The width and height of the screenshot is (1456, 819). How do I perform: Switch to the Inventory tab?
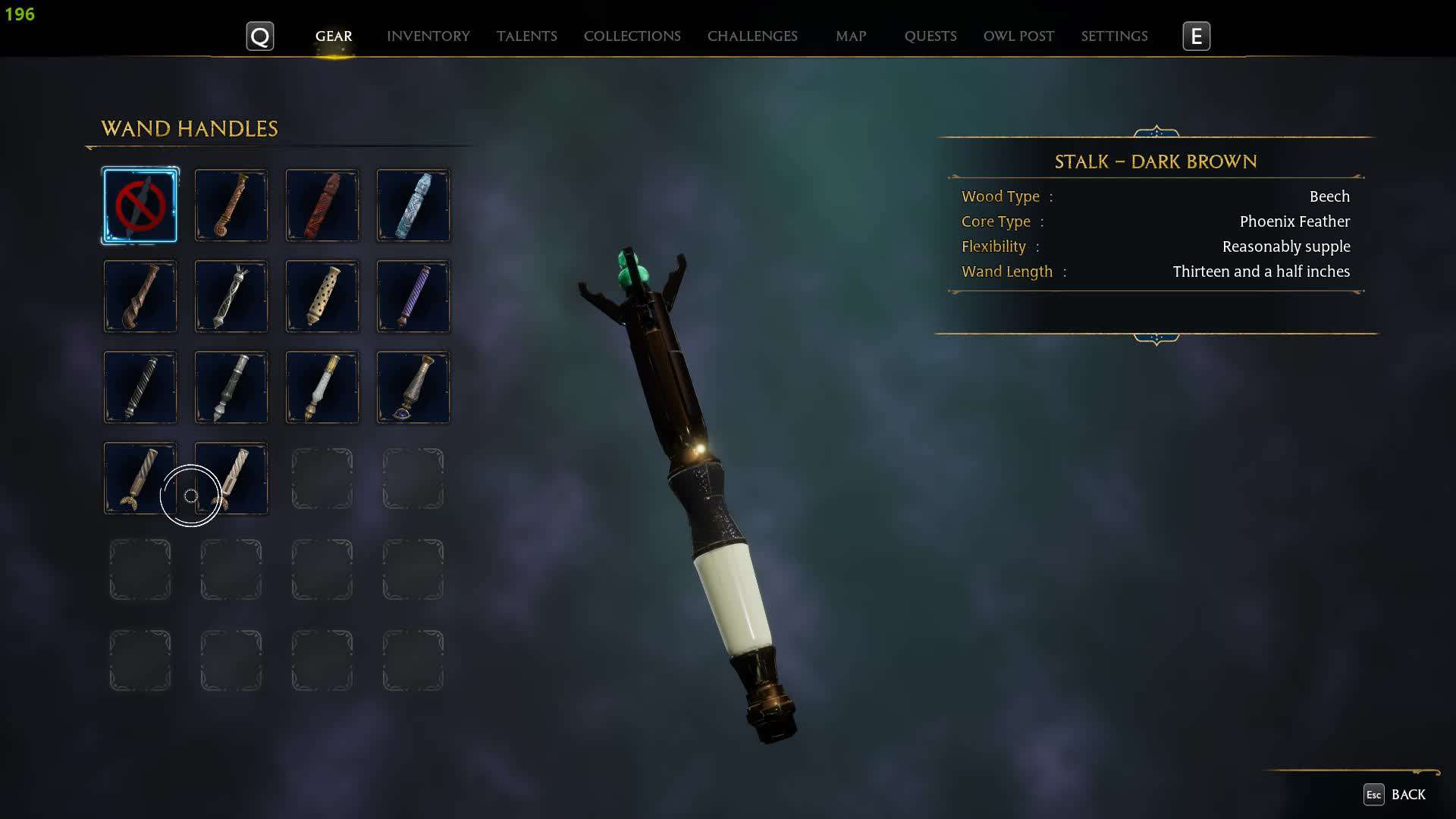[428, 36]
